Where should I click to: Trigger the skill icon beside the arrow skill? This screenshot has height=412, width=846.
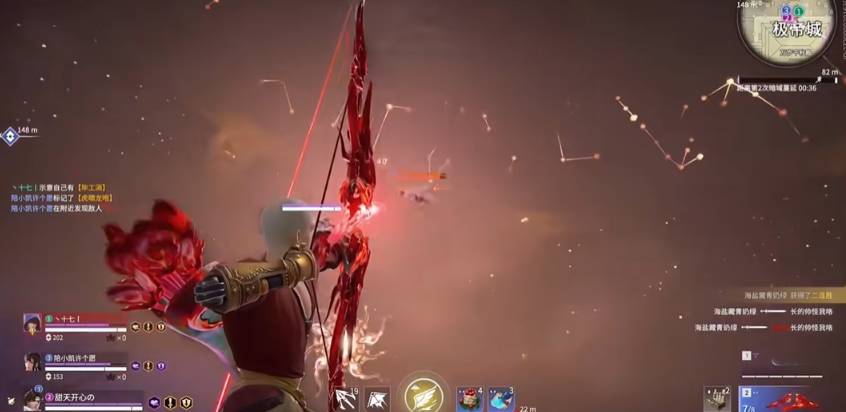tap(377, 400)
